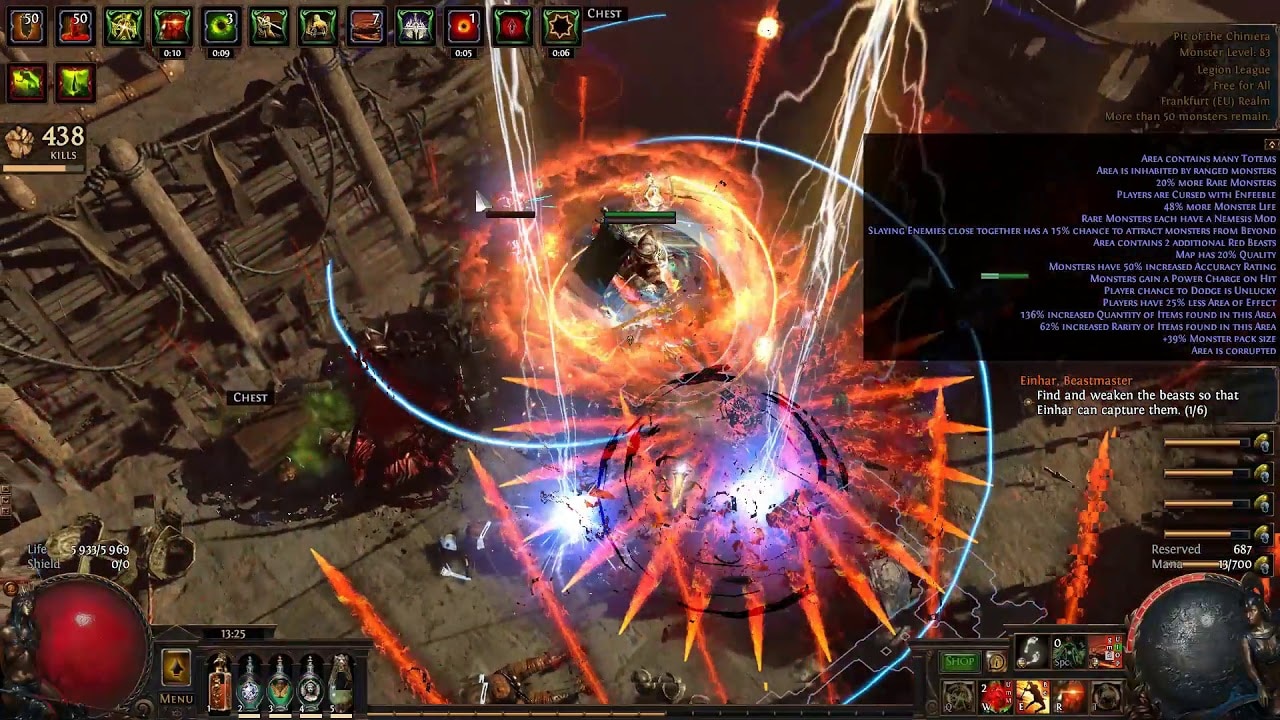Click the red vortex debuff icon

pyautogui.click(x=463, y=27)
